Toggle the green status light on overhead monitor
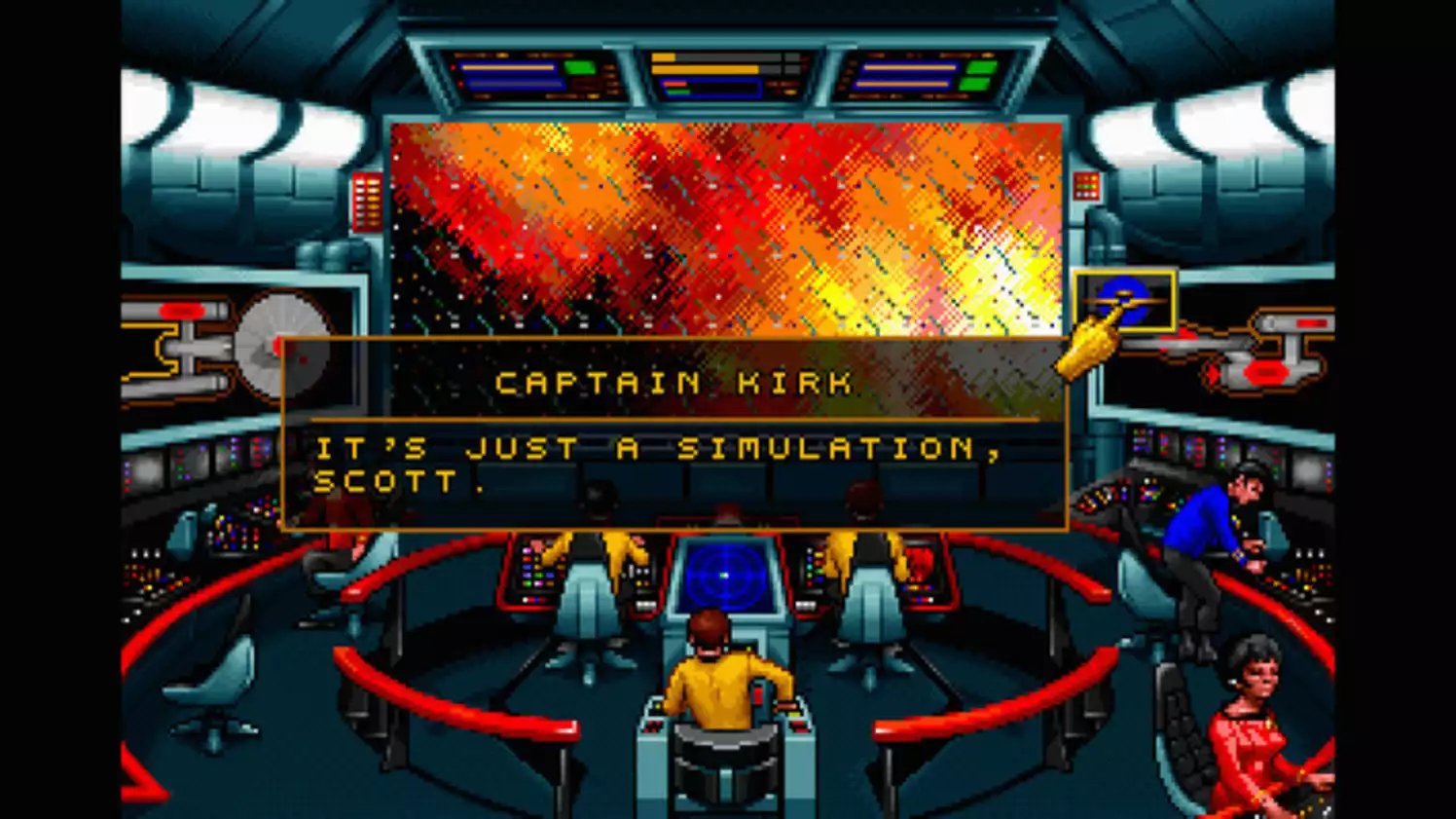Image resolution: width=1456 pixels, height=819 pixels. (580, 68)
